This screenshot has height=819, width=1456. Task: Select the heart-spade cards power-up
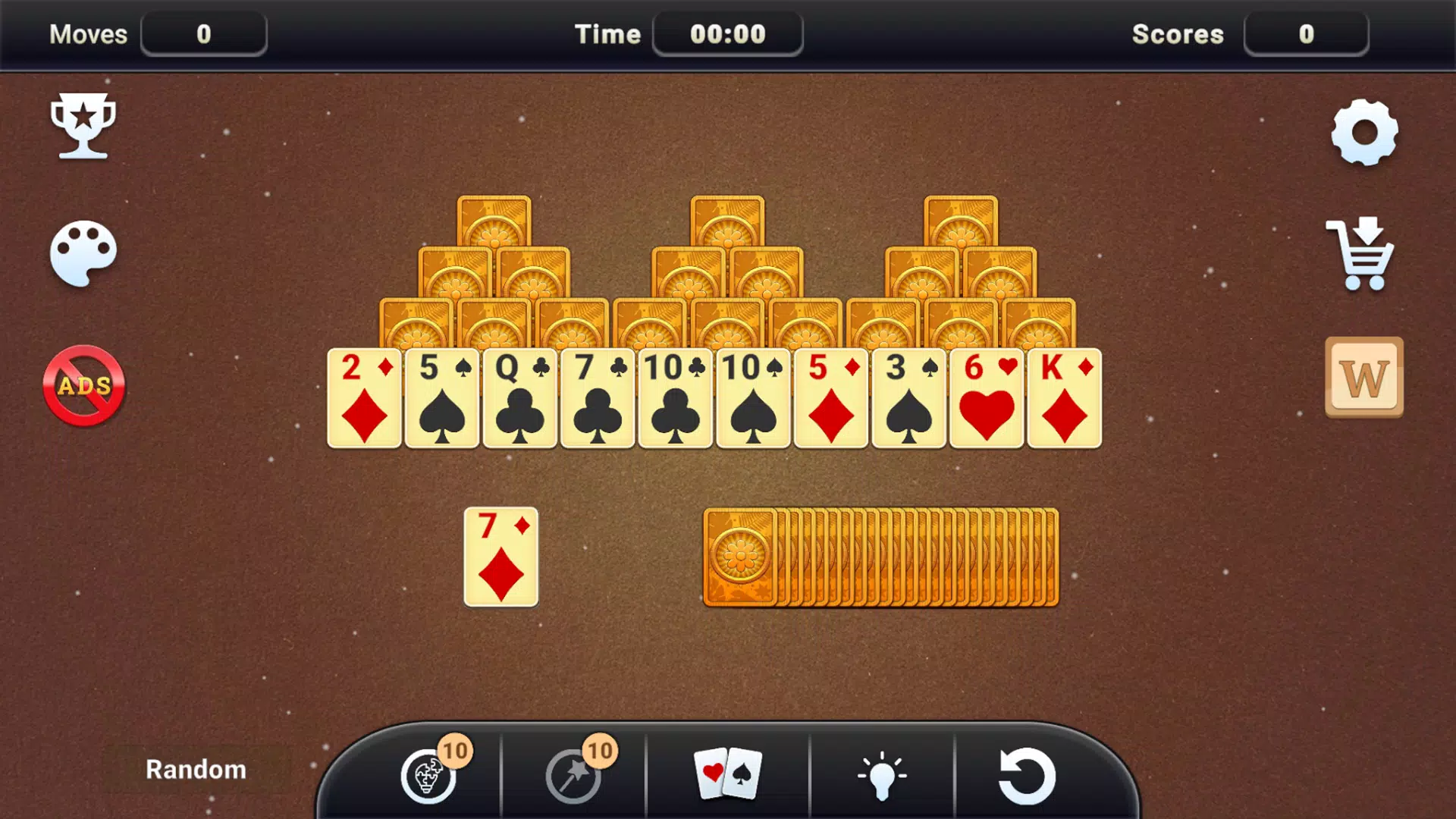(x=728, y=775)
